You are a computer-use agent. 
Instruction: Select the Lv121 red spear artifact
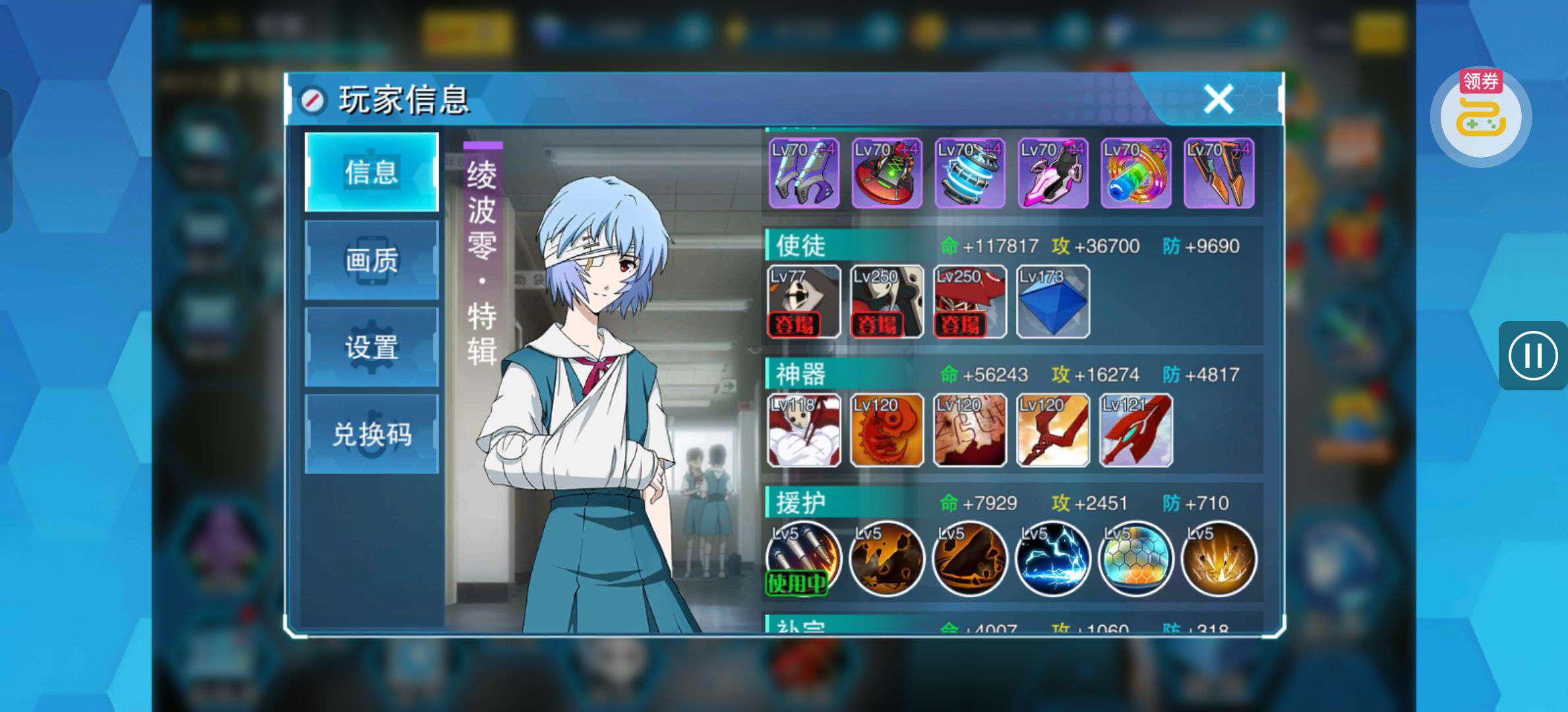coord(1135,430)
